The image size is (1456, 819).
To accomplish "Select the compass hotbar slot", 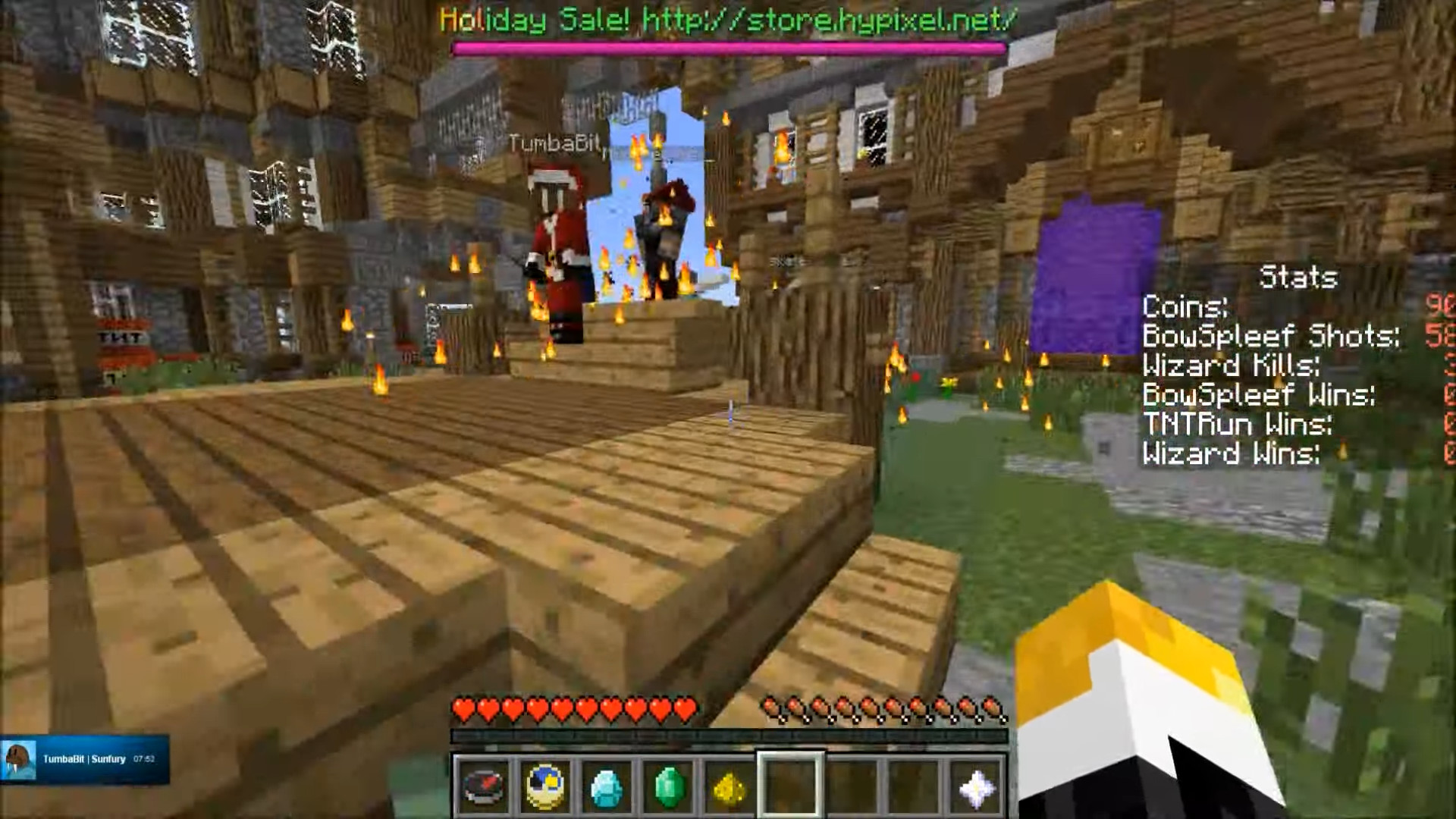I will pos(484,786).
